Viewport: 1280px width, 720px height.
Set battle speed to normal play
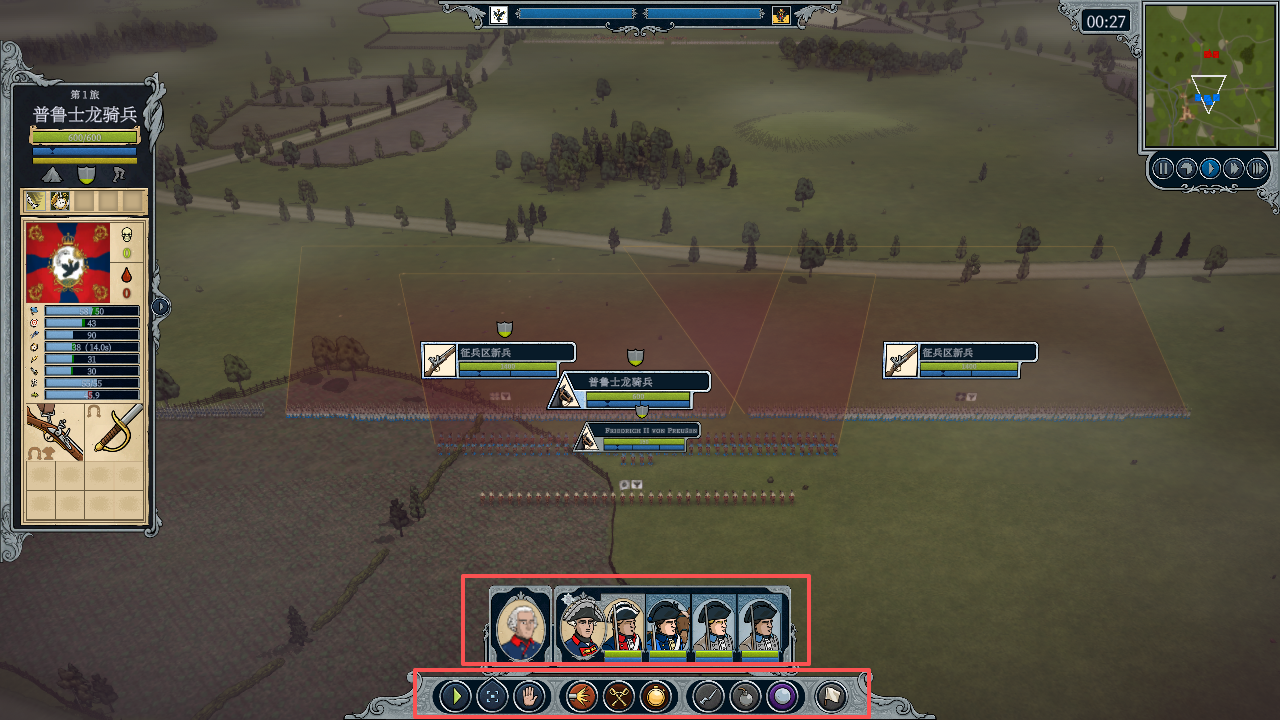coord(1210,168)
